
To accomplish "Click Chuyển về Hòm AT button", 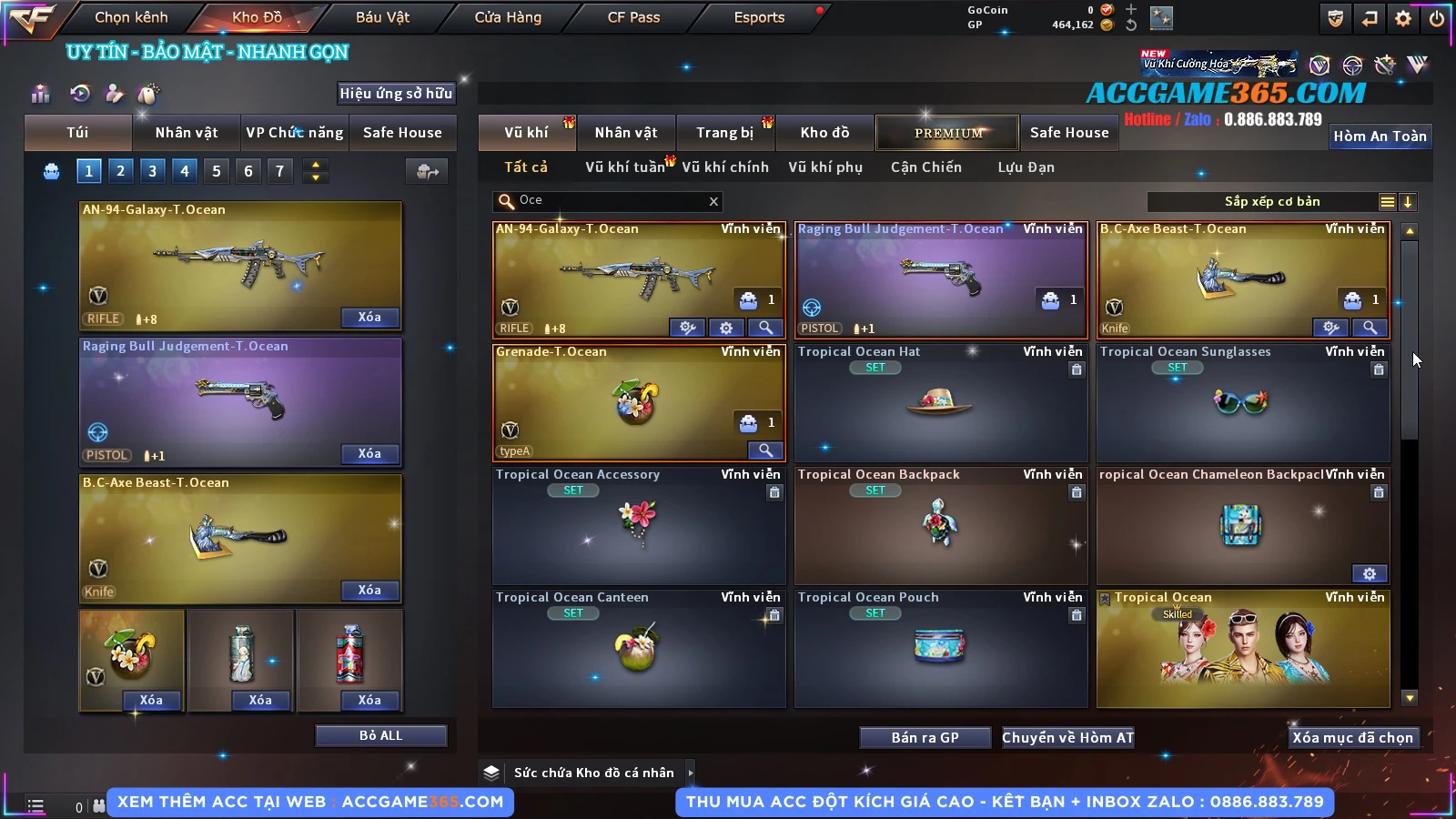I will click(1067, 737).
